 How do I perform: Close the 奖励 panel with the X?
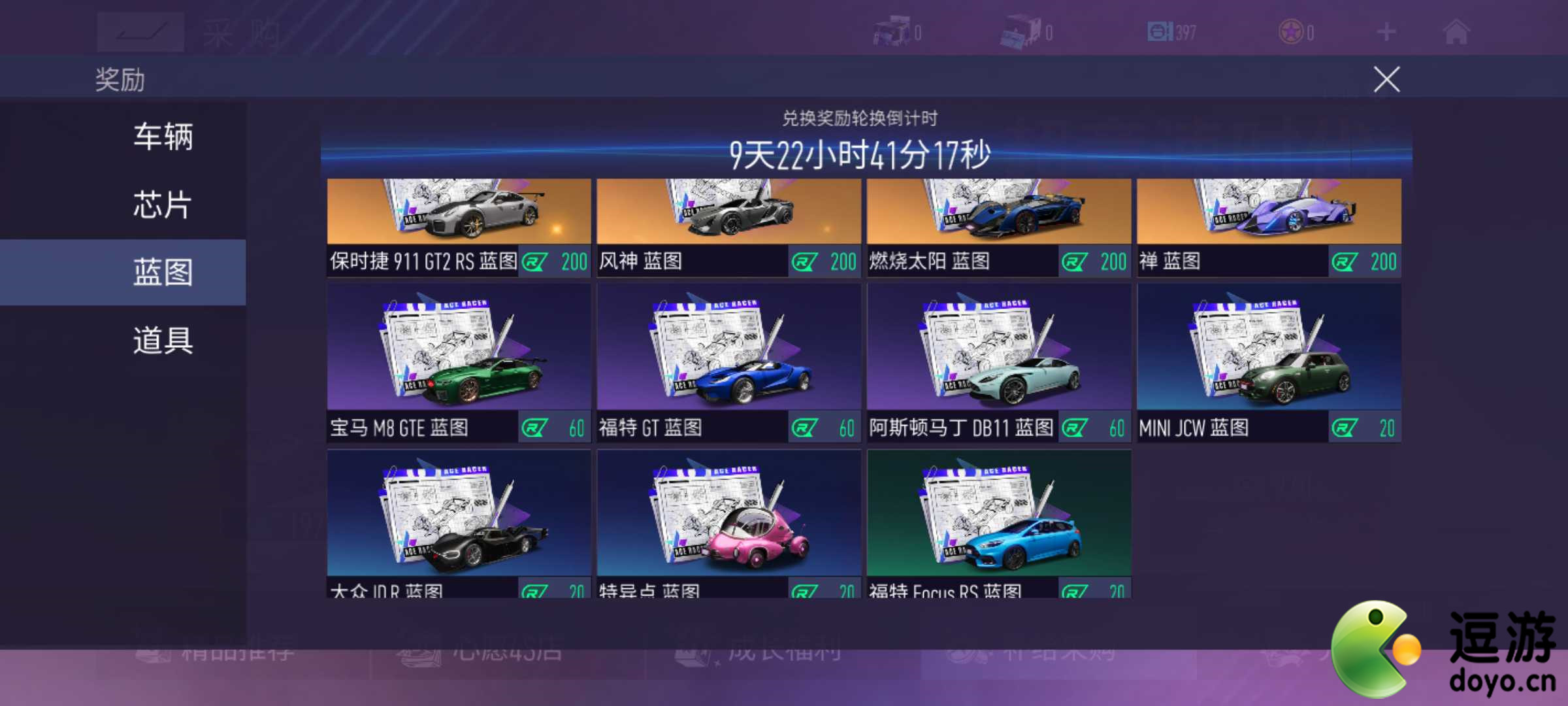click(1388, 78)
